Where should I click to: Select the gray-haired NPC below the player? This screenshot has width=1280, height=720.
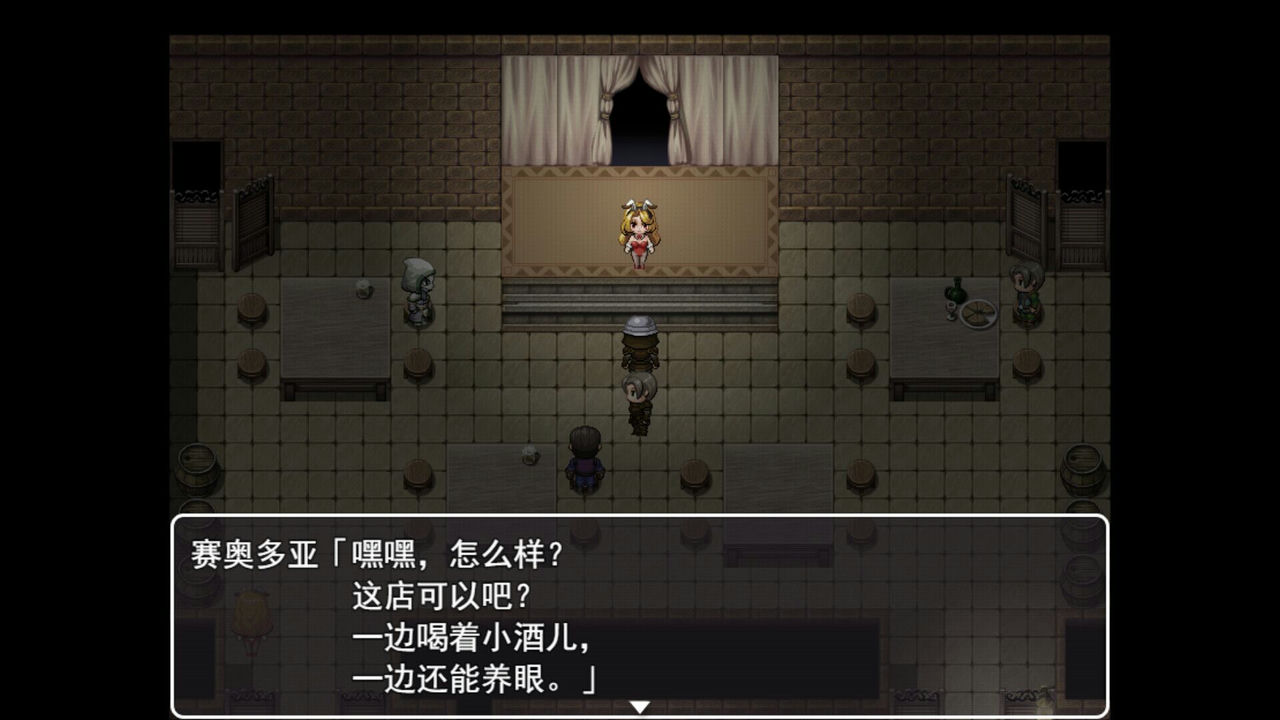click(639, 400)
